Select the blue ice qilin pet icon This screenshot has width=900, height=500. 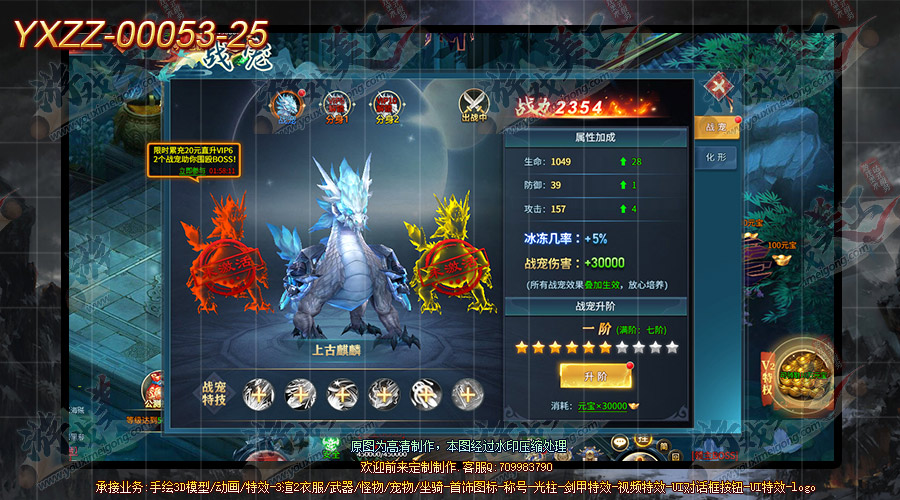pos(288,105)
